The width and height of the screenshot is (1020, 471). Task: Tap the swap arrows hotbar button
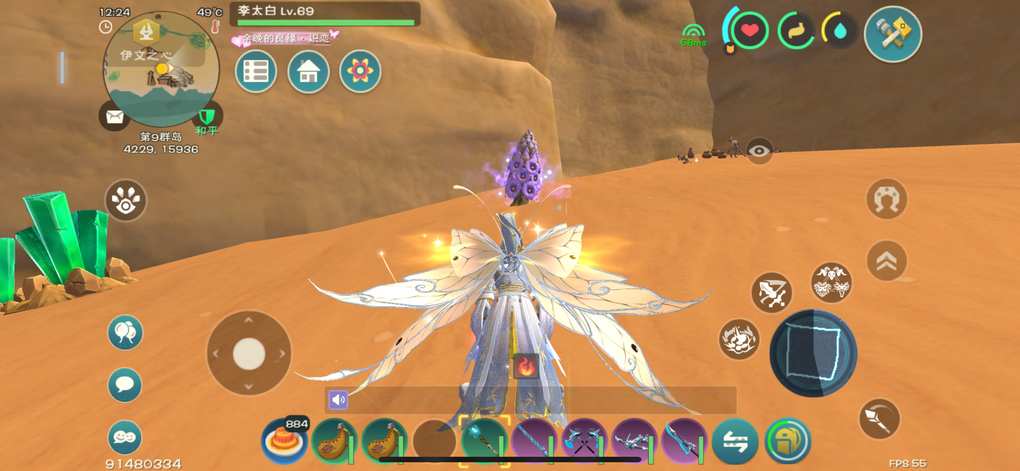coord(735,441)
